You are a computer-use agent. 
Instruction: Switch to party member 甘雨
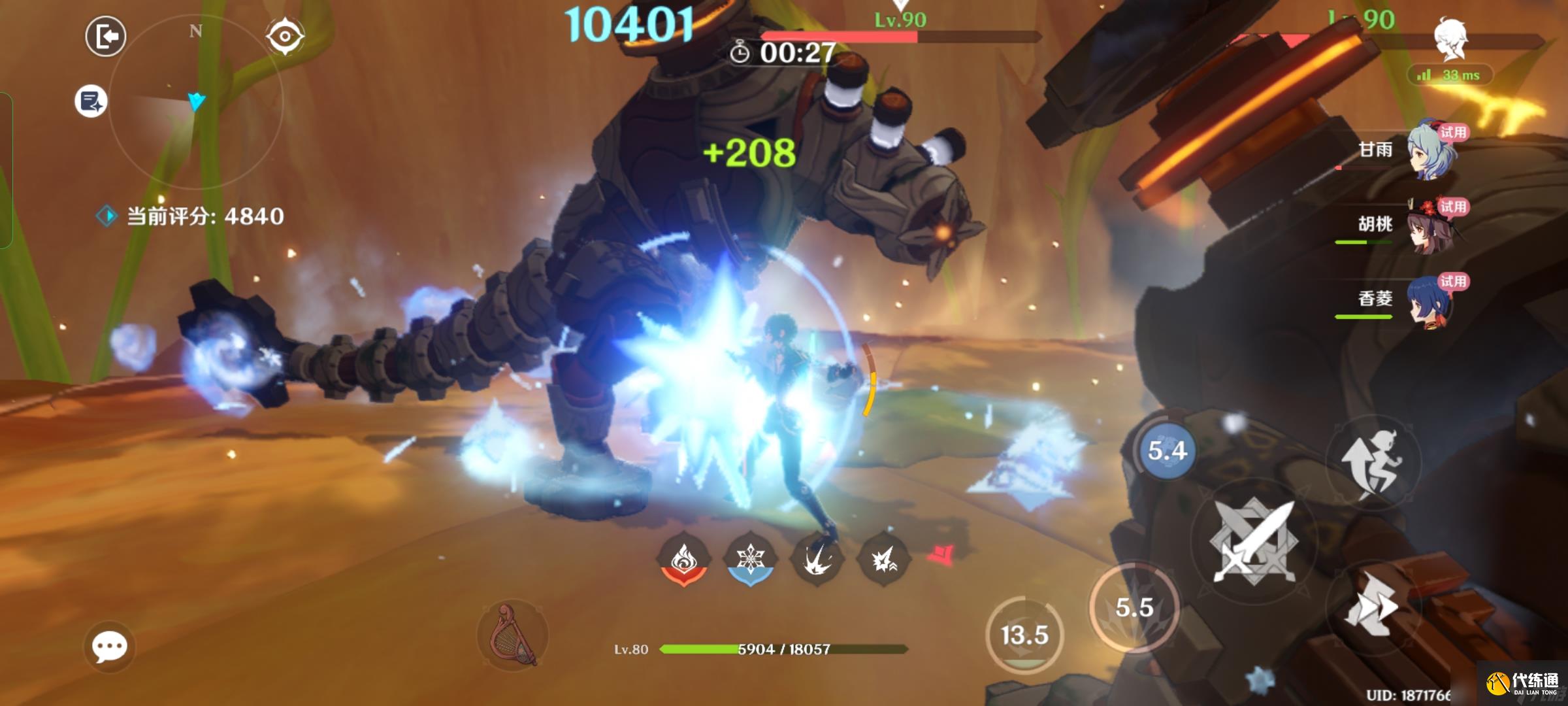point(1432,150)
